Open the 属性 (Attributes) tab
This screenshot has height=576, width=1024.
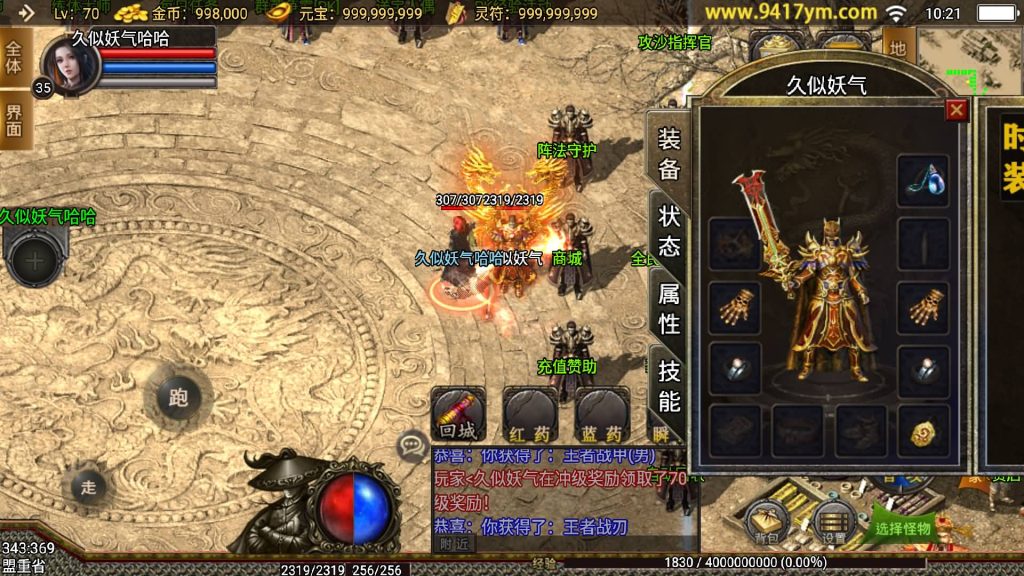click(x=669, y=308)
